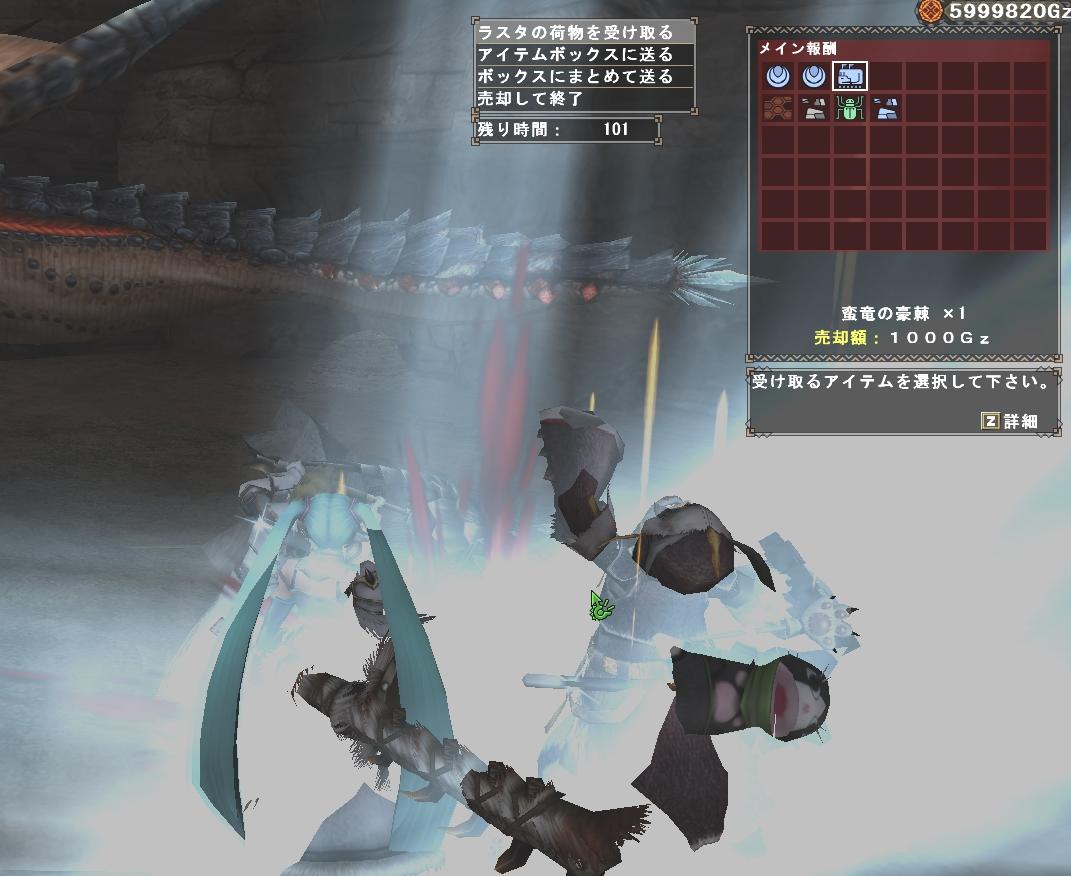Select the green beetle reward item
This screenshot has width=1071, height=876.
pyautogui.click(x=850, y=109)
